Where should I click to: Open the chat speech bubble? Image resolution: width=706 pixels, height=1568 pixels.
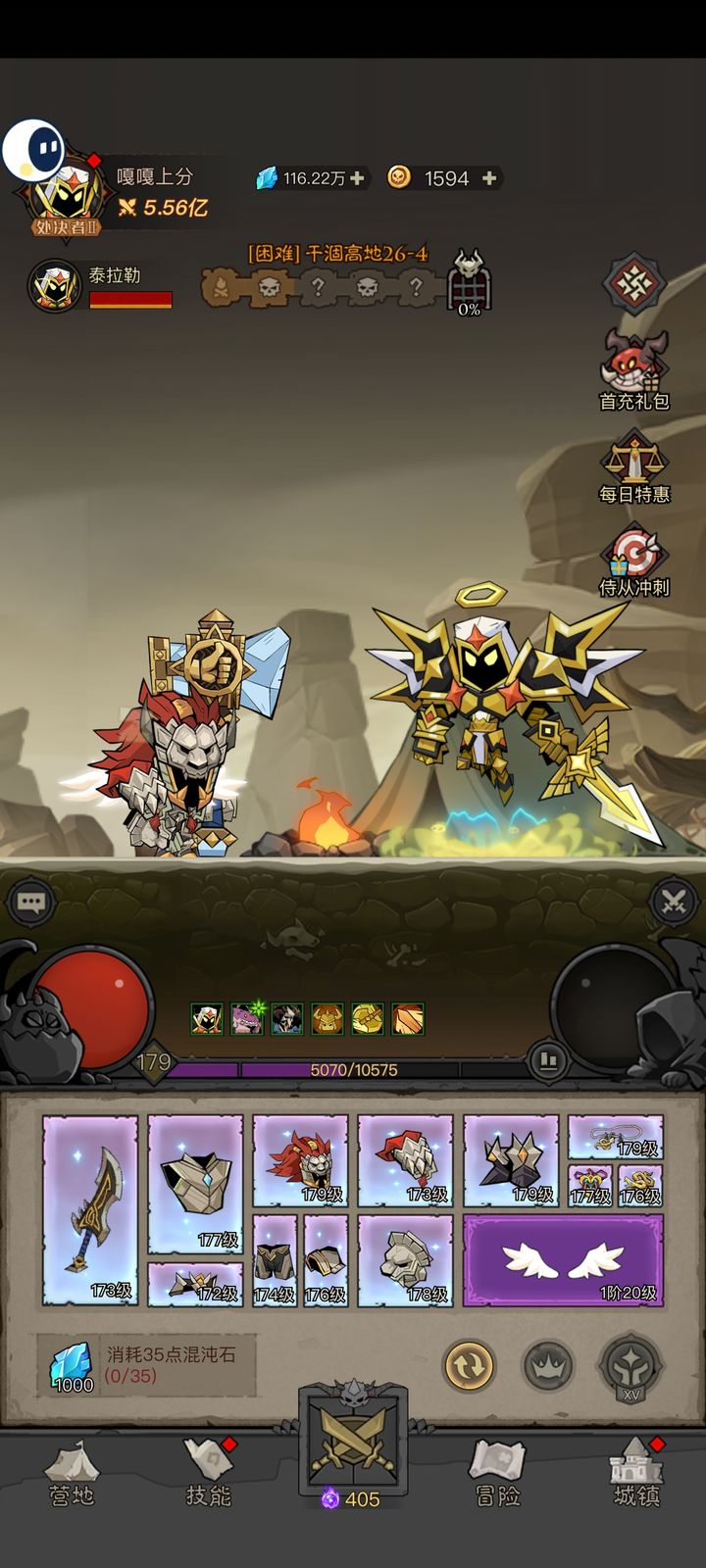click(30, 903)
